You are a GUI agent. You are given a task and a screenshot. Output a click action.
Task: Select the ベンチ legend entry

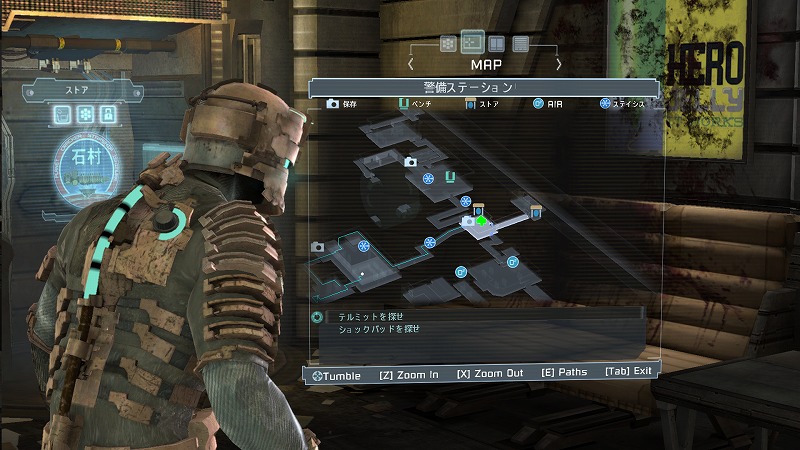(x=416, y=103)
